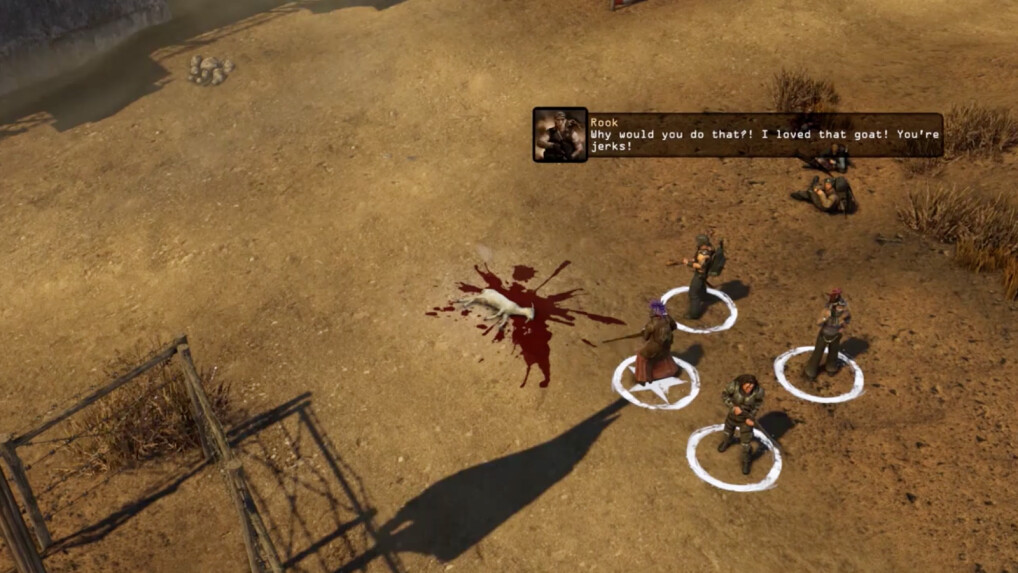
Task: Select the ranger carrying the green backpack
Action: tap(703, 273)
